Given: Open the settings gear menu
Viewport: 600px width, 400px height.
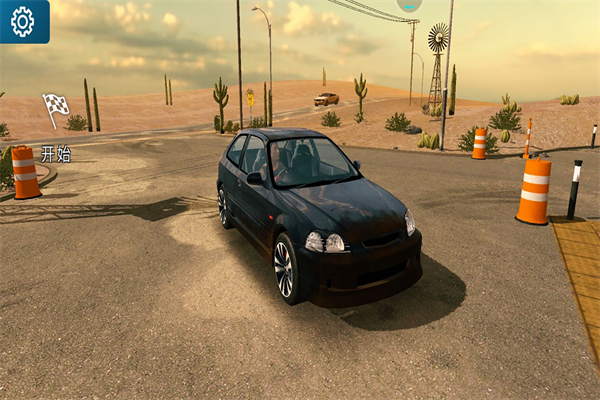Looking at the screenshot, I should pyautogui.click(x=22, y=20).
